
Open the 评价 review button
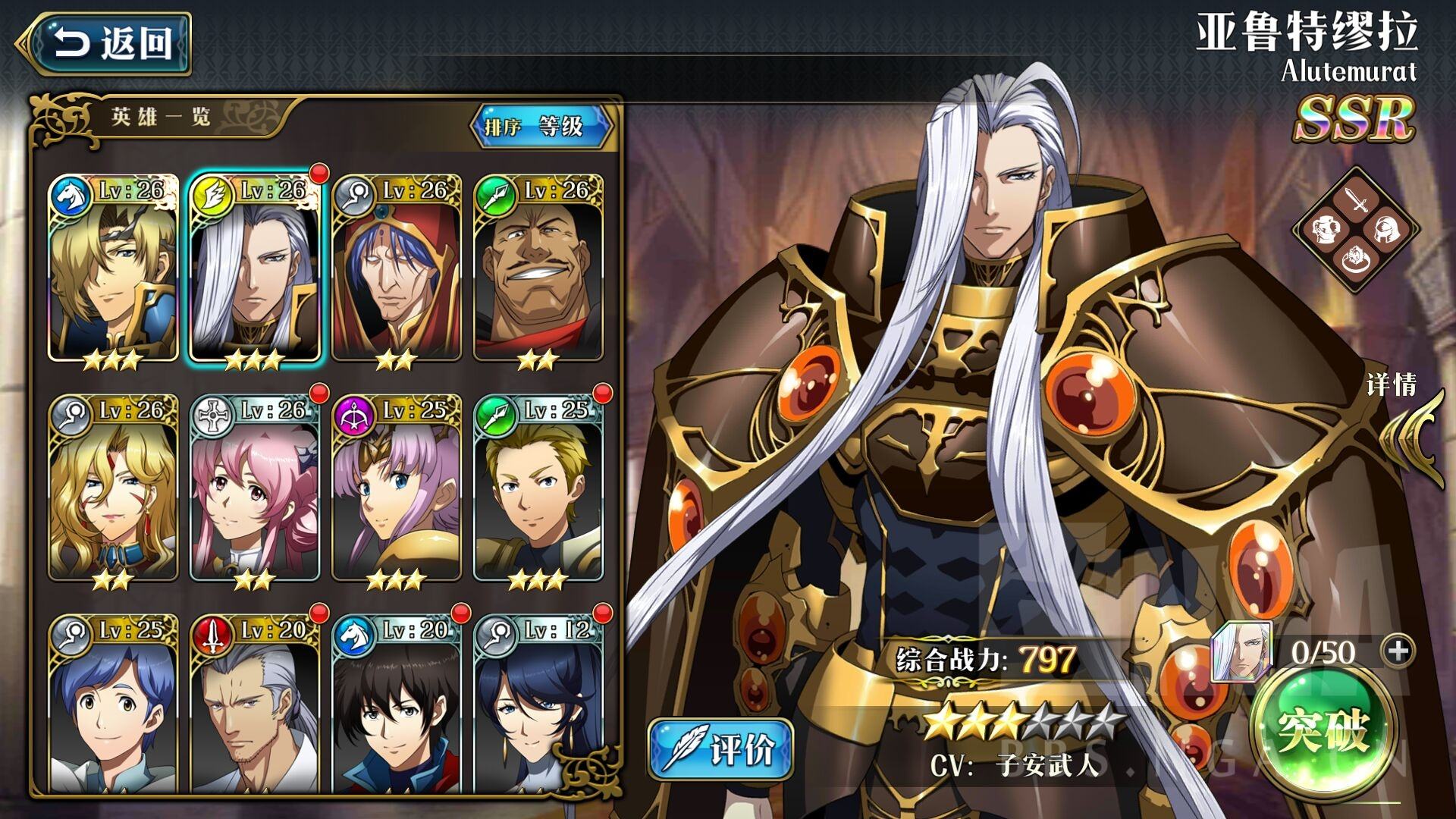(720, 749)
